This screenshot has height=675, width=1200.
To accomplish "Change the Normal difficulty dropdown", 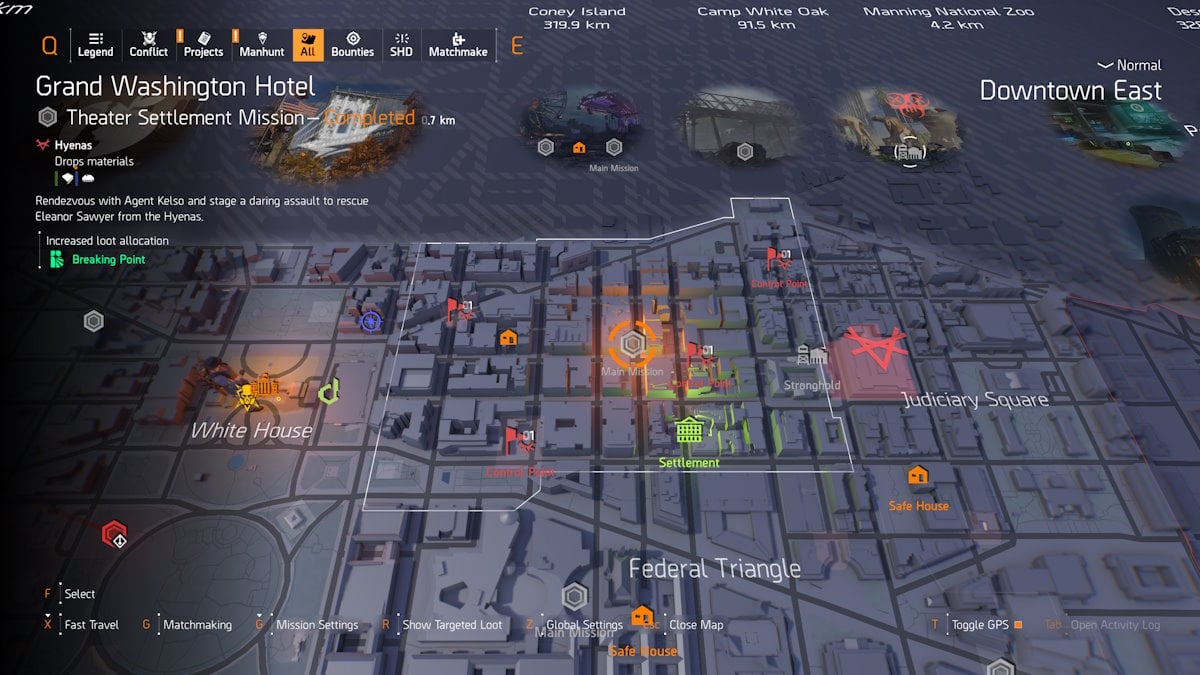I will [x=1130, y=65].
